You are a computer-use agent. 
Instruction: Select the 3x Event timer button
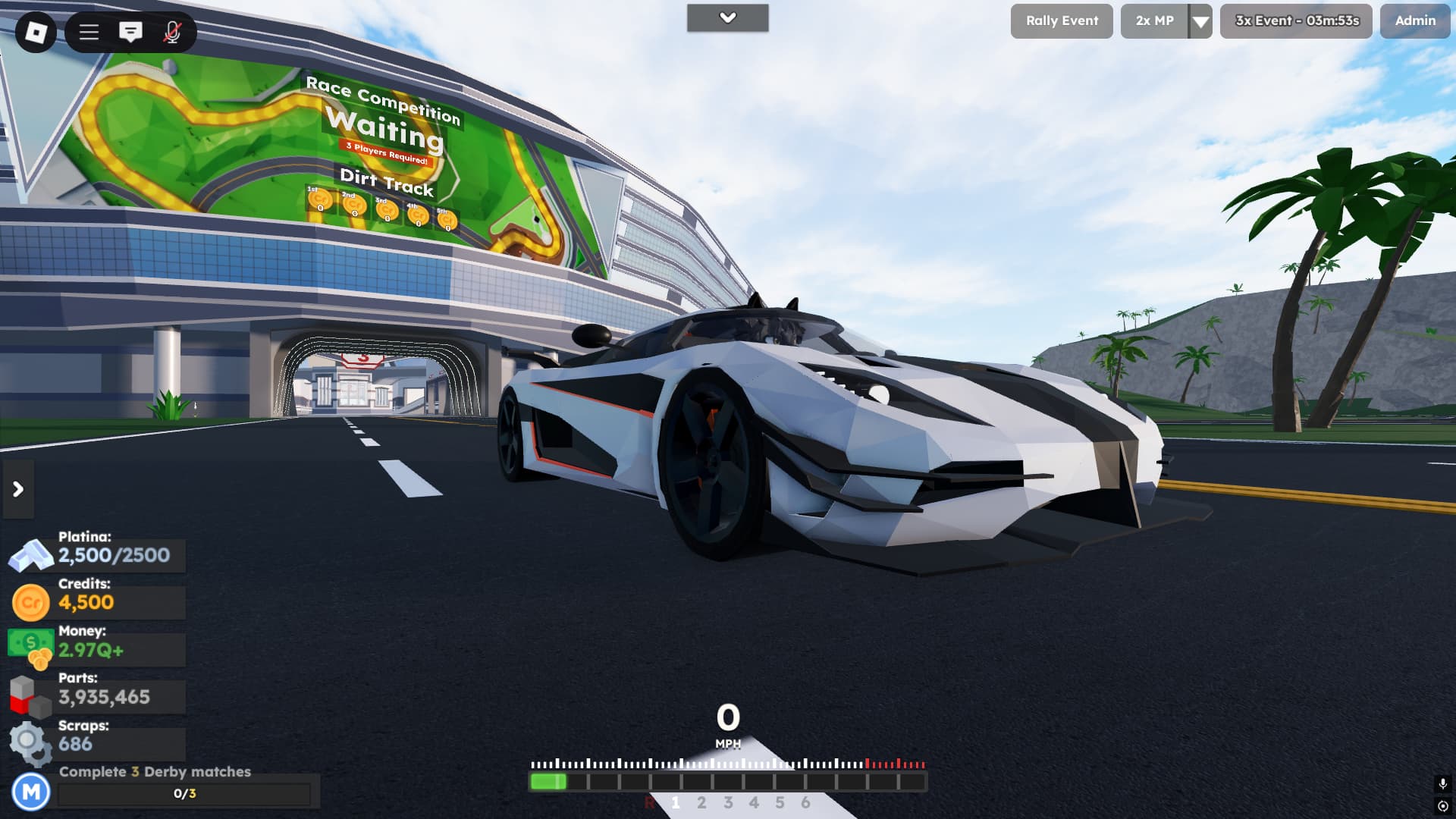coord(1296,21)
